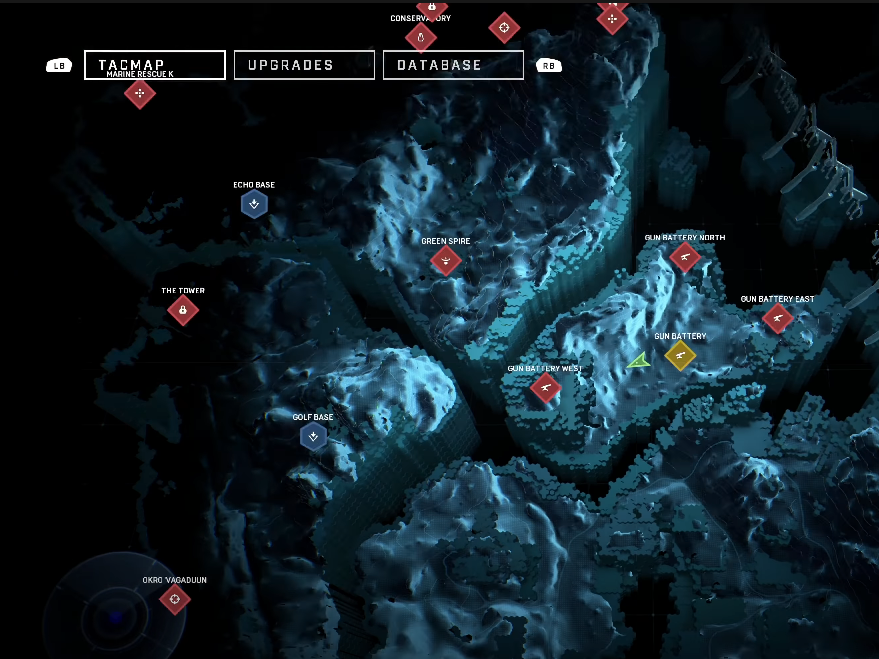Click the Gun Battery North marker
Screen dimensions: 879x659
tap(684, 257)
